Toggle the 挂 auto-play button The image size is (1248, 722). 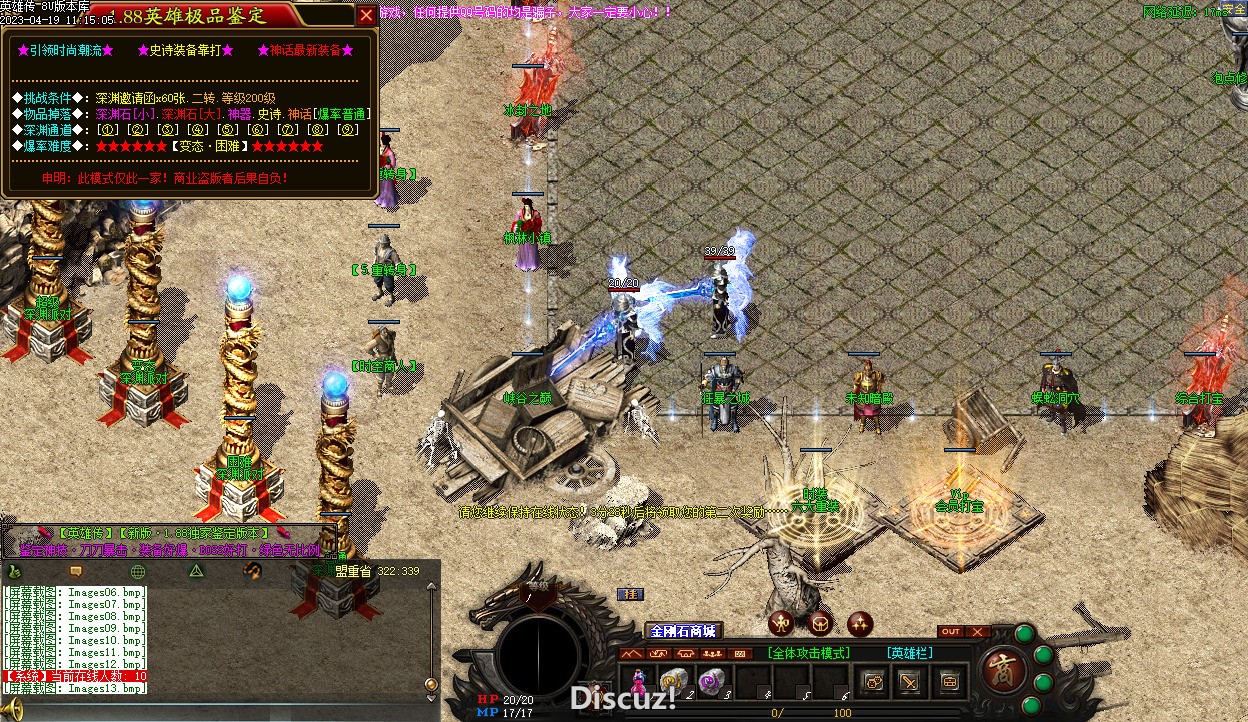tap(630, 594)
